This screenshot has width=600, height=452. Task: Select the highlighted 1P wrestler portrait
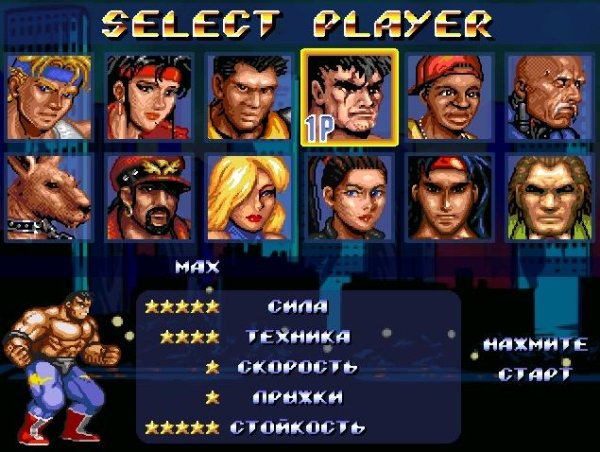click(350, 97)
